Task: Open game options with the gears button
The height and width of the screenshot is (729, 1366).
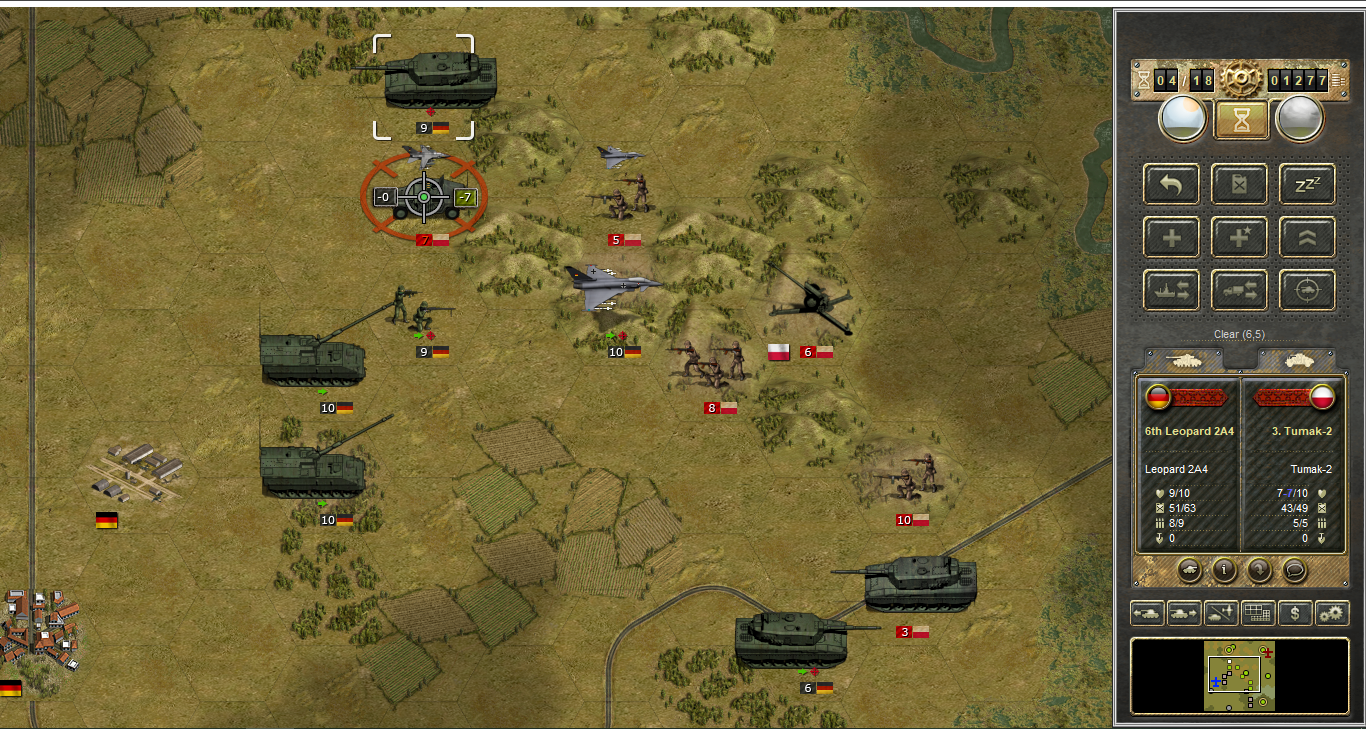Action: pyautogui.click(x=1332, y=613)
